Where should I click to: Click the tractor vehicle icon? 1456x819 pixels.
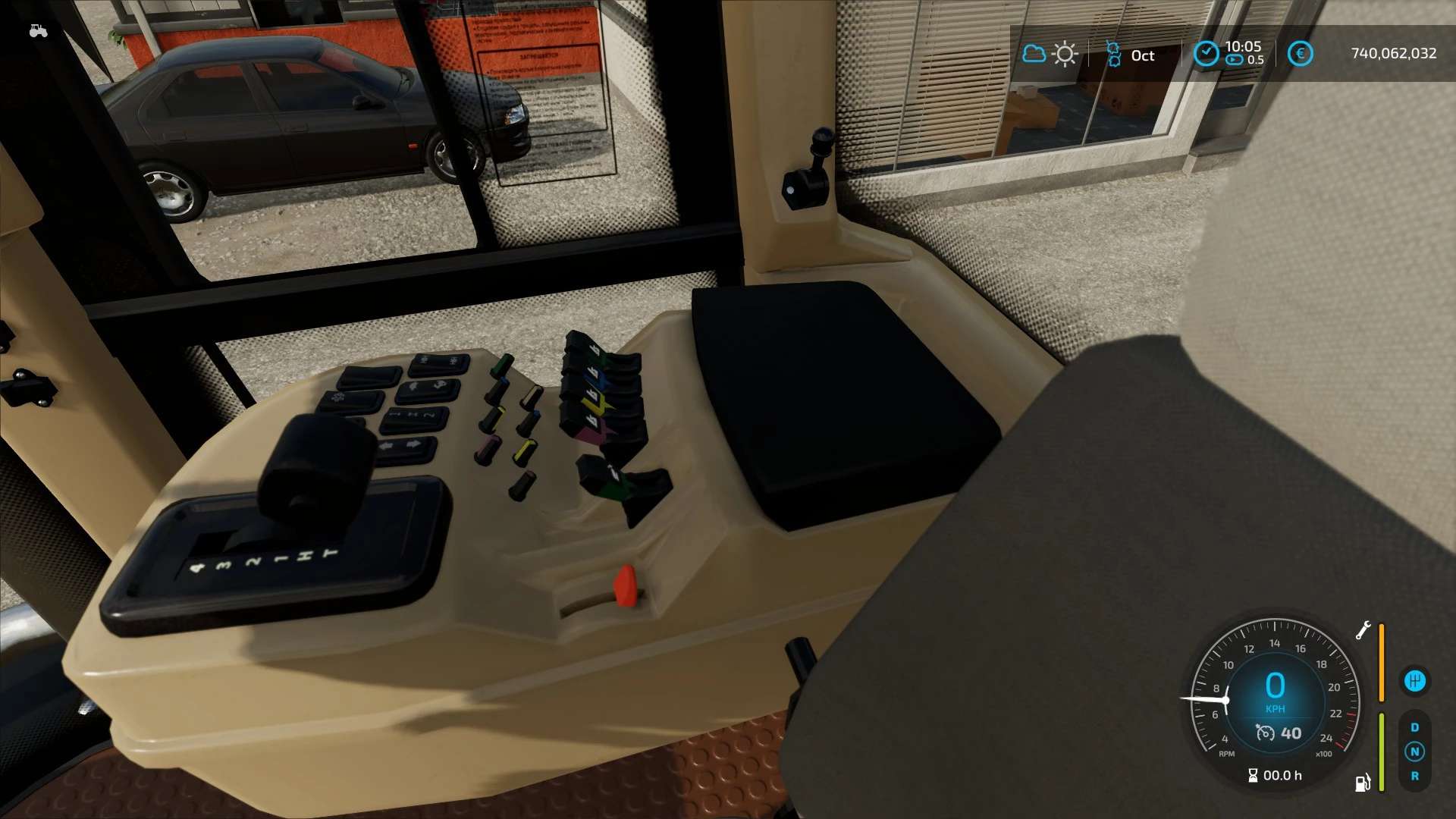(x=38, y=31)
